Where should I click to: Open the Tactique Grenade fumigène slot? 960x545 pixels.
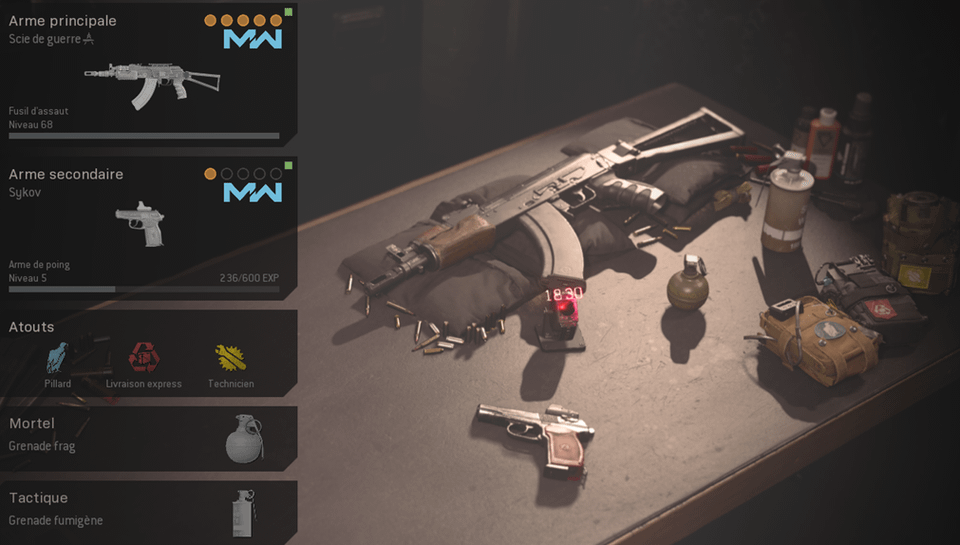[148, 510]
